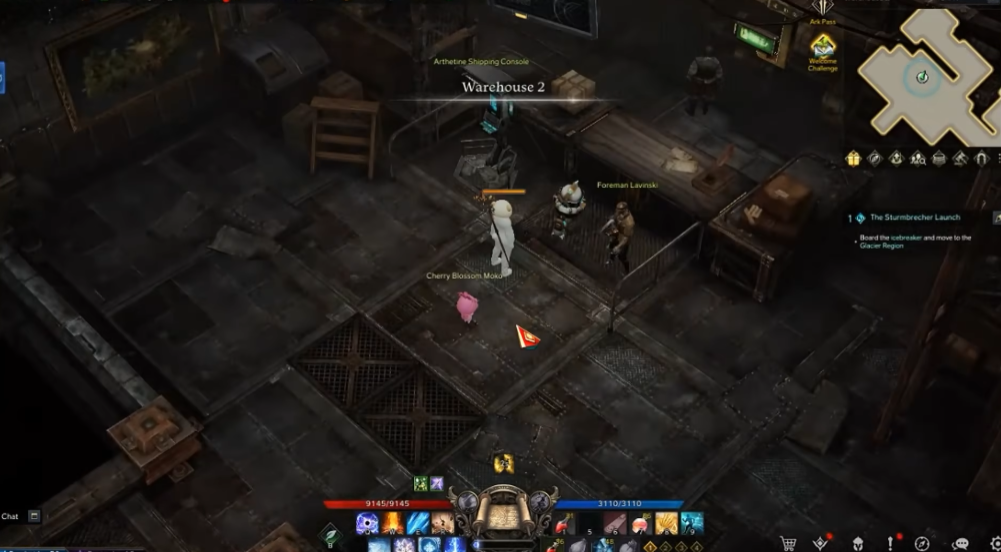The height and width of the screenshot is (552, 1001).
Task: Click the leaf emblem B button
Action: (x=331, y=536)
